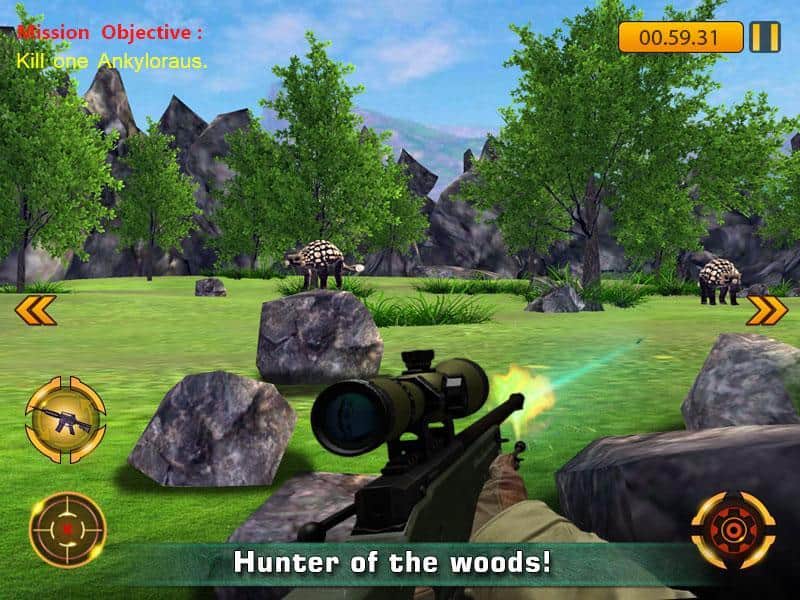The height and width of the screenshot is (600, 800).
Task: Tap the left double-arrow button
Action: click(x=34, y=311)
